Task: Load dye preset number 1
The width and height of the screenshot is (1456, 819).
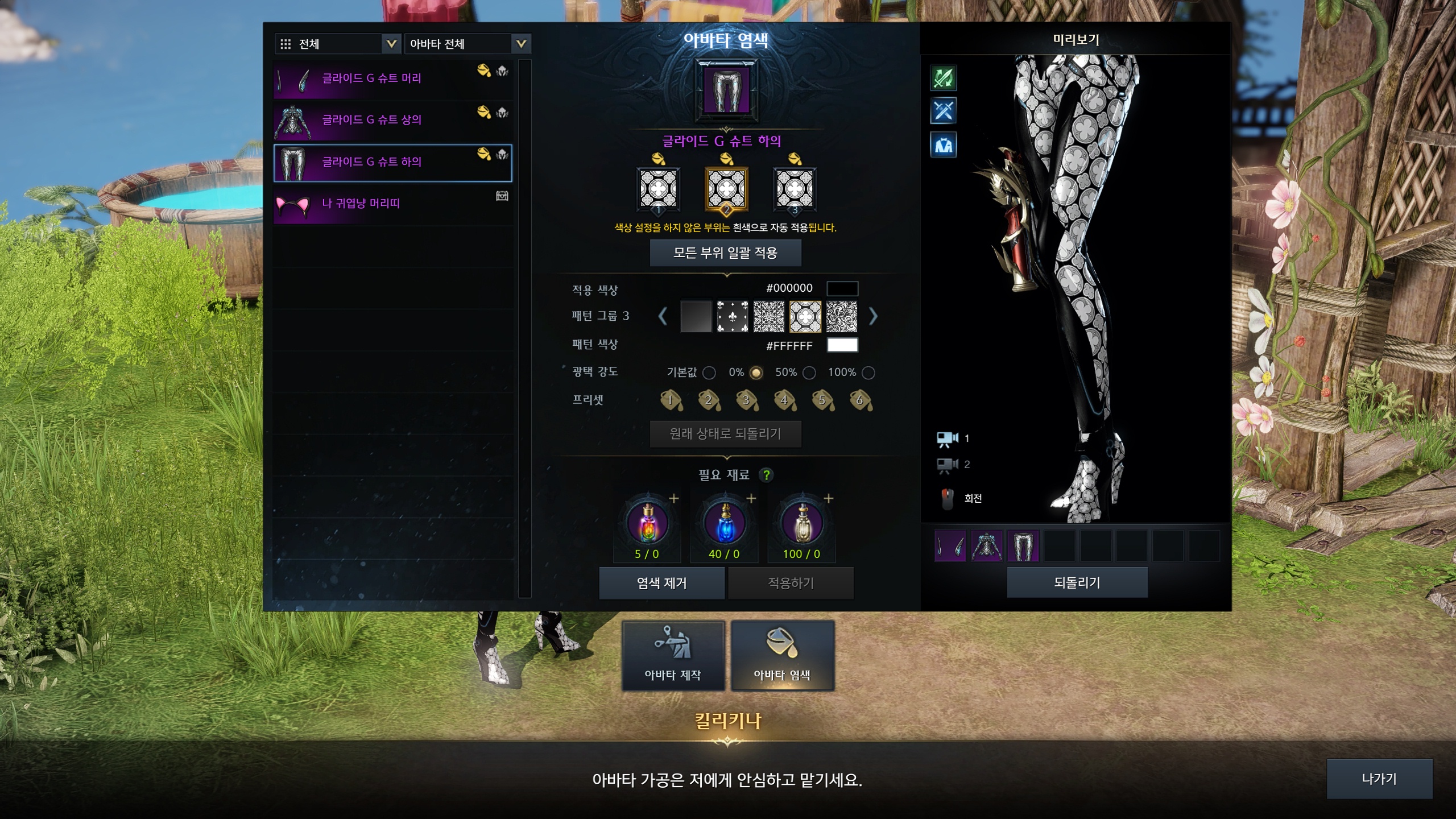Action: (671, 400)
